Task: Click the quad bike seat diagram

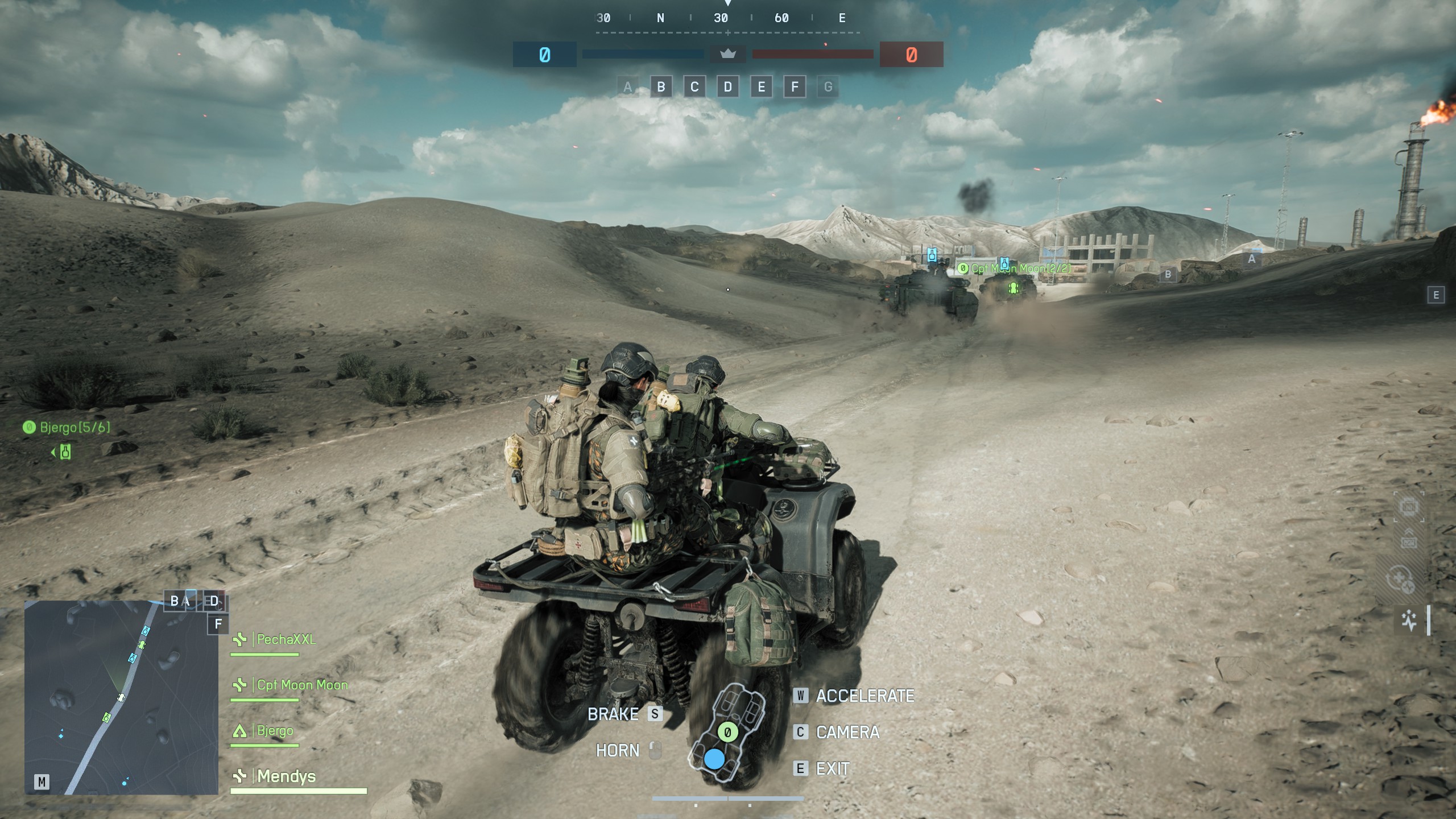Action: (726, 733)
